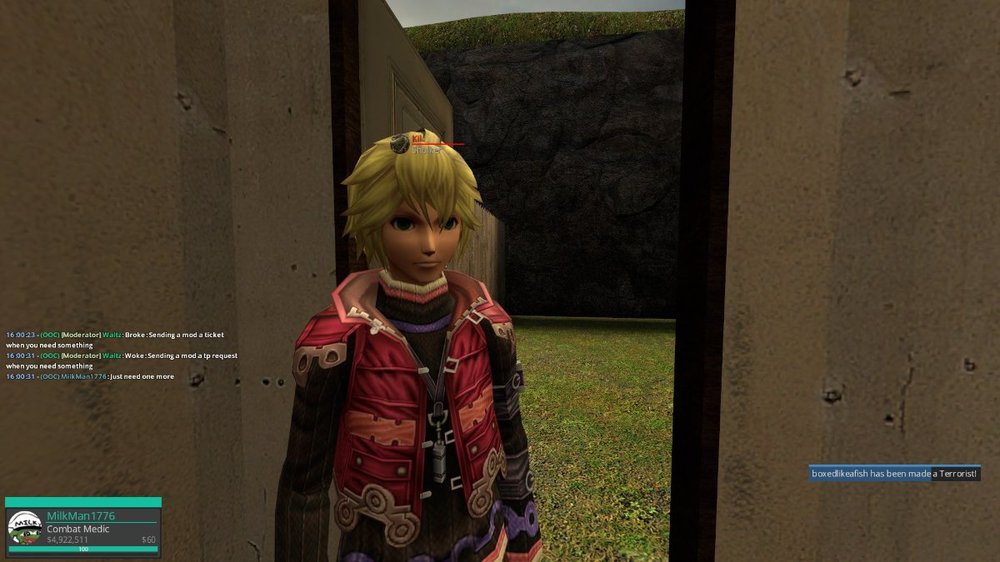Click the boxedlikeafish Terrorist notification

(894, 474)
